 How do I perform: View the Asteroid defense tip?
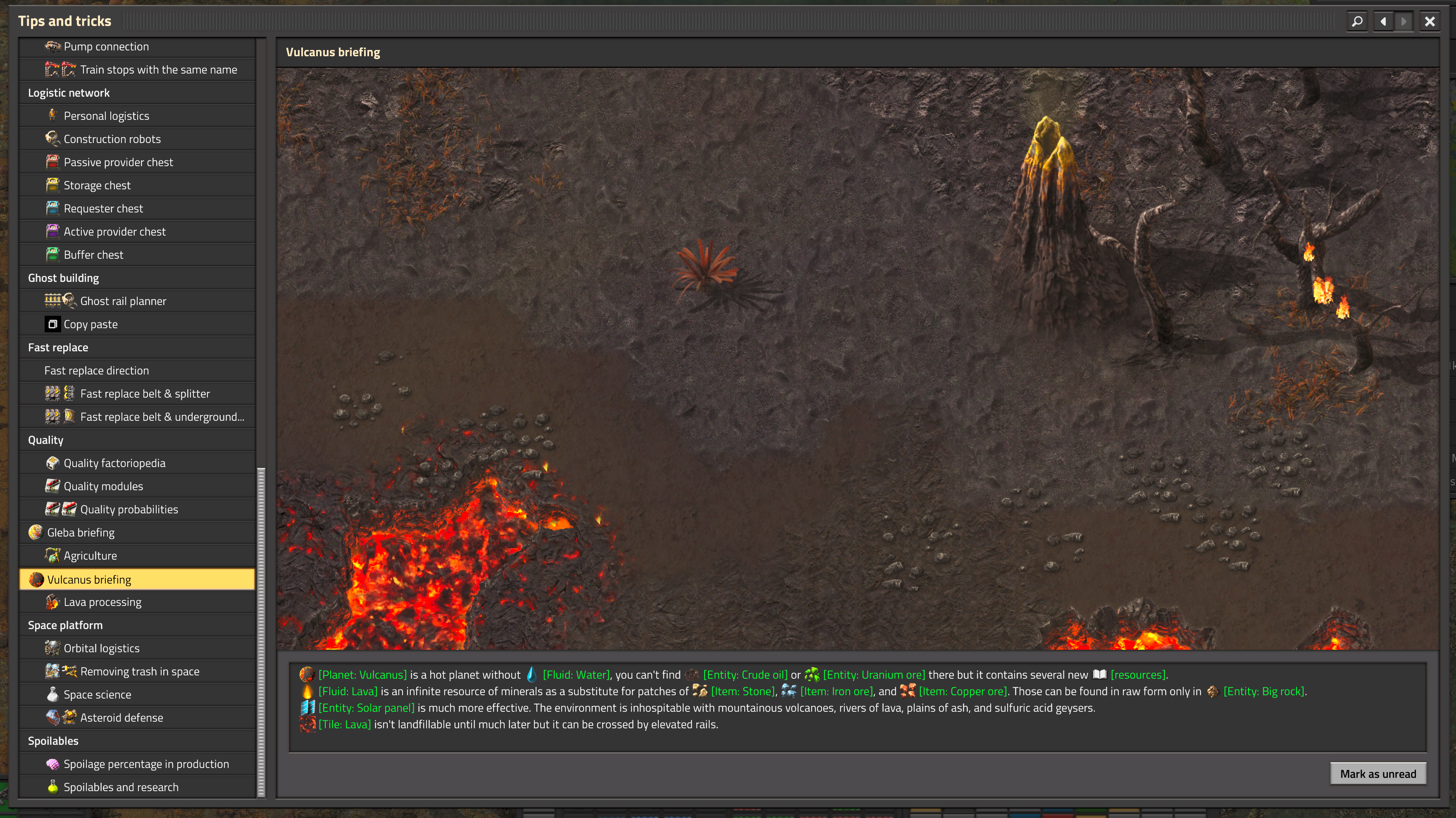tap(122, 718)
